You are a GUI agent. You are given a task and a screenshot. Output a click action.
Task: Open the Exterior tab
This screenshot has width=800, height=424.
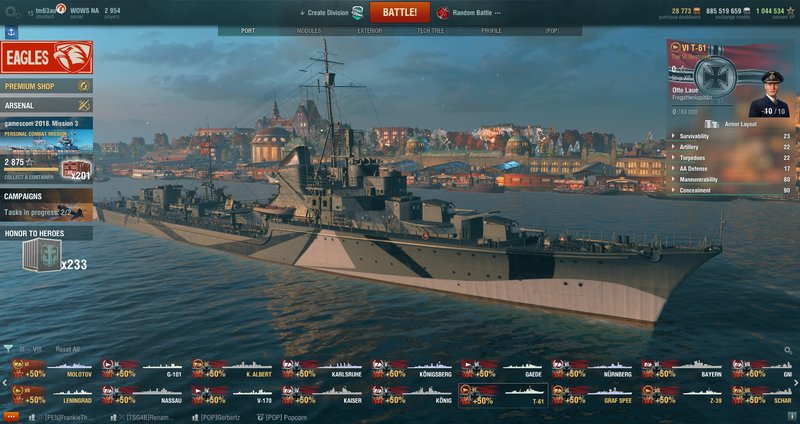(x=370, y=31)
